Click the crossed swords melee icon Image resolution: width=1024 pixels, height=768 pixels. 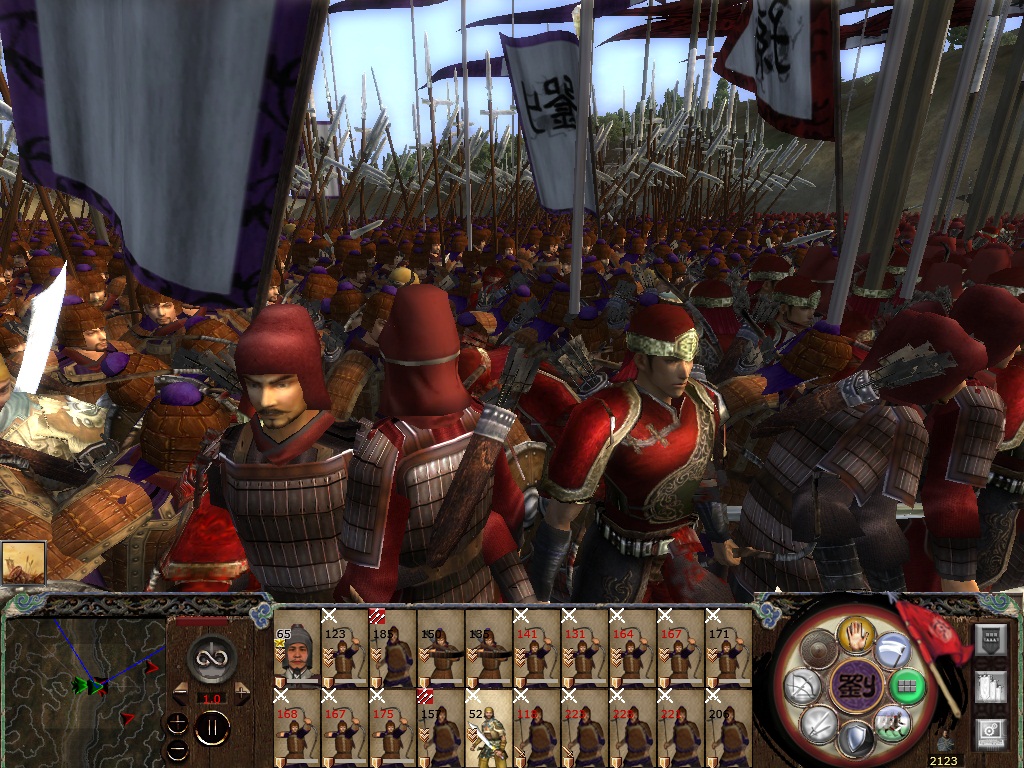click(x=819, y=722)
